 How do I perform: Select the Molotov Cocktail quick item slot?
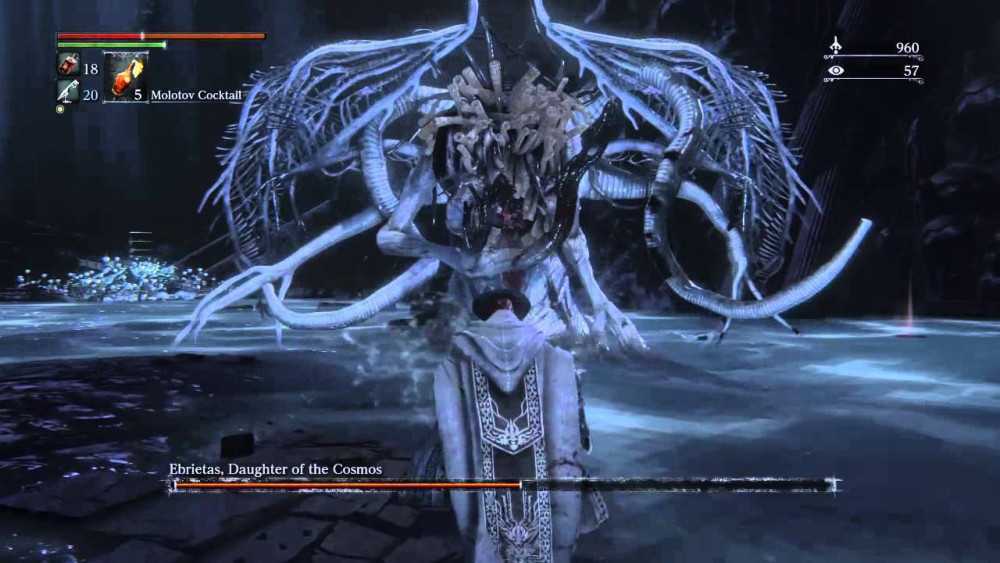coord(125,77)
